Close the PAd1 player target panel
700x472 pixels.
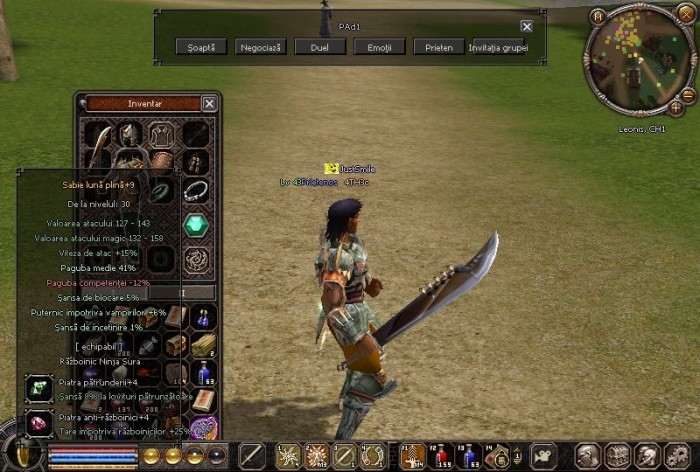coord(526,27)
